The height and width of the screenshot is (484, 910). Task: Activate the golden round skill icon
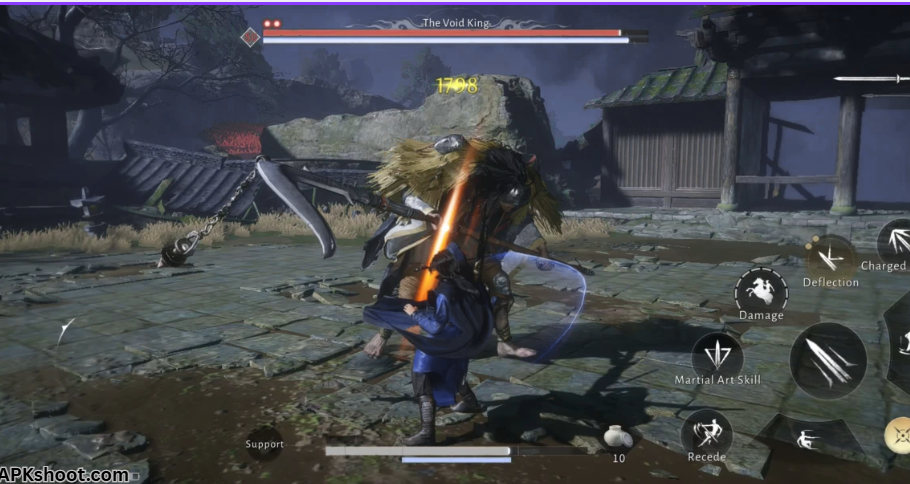(x=898, y=434)
